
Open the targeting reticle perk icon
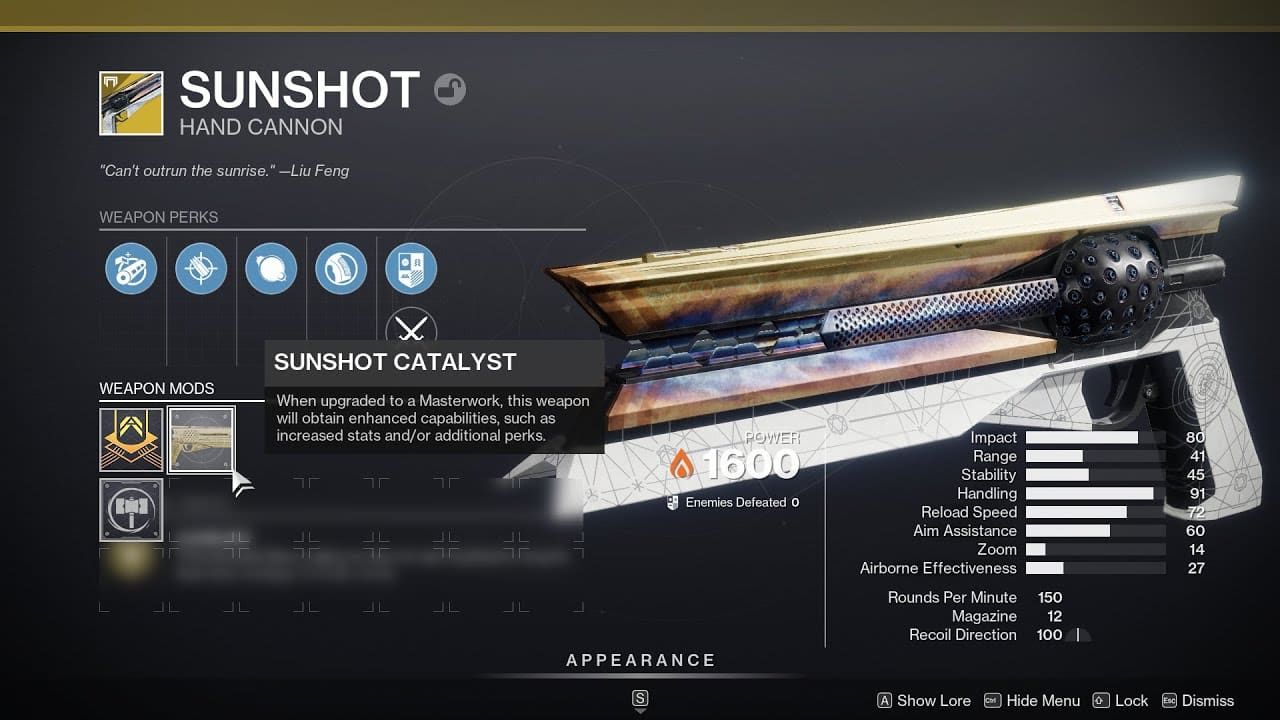[x=200, y=268]
